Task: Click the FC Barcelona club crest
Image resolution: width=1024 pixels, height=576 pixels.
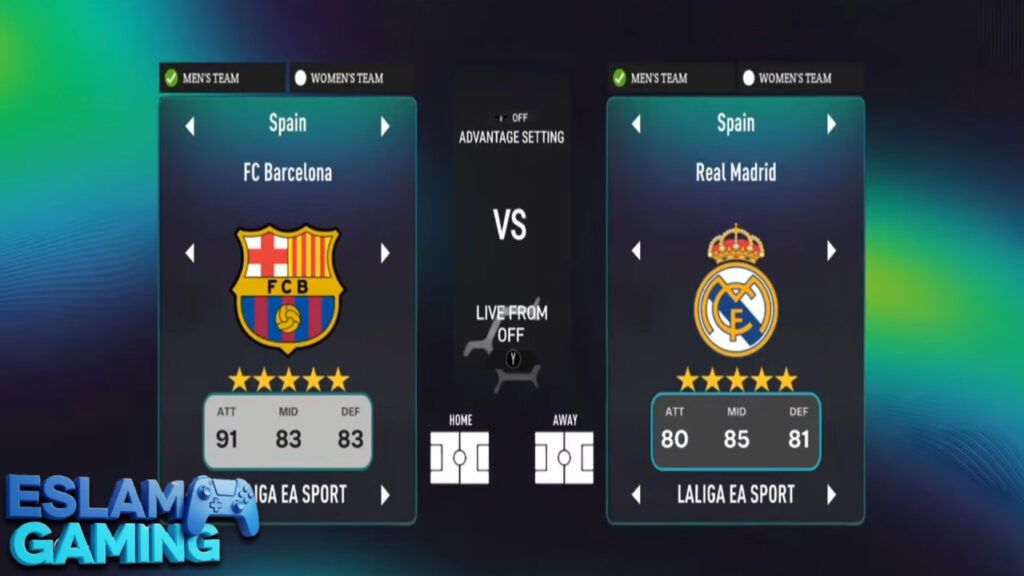Action: click(x=287, y=289)
